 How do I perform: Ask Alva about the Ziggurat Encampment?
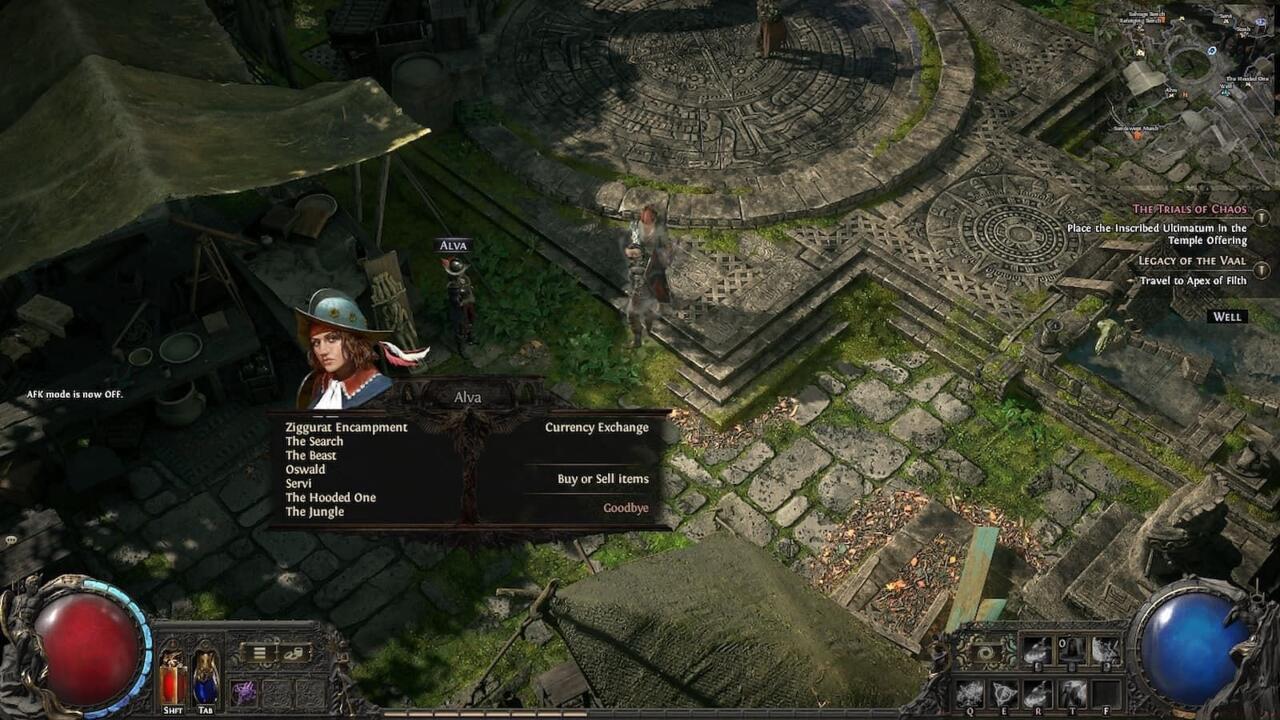[x=345, y=427]
